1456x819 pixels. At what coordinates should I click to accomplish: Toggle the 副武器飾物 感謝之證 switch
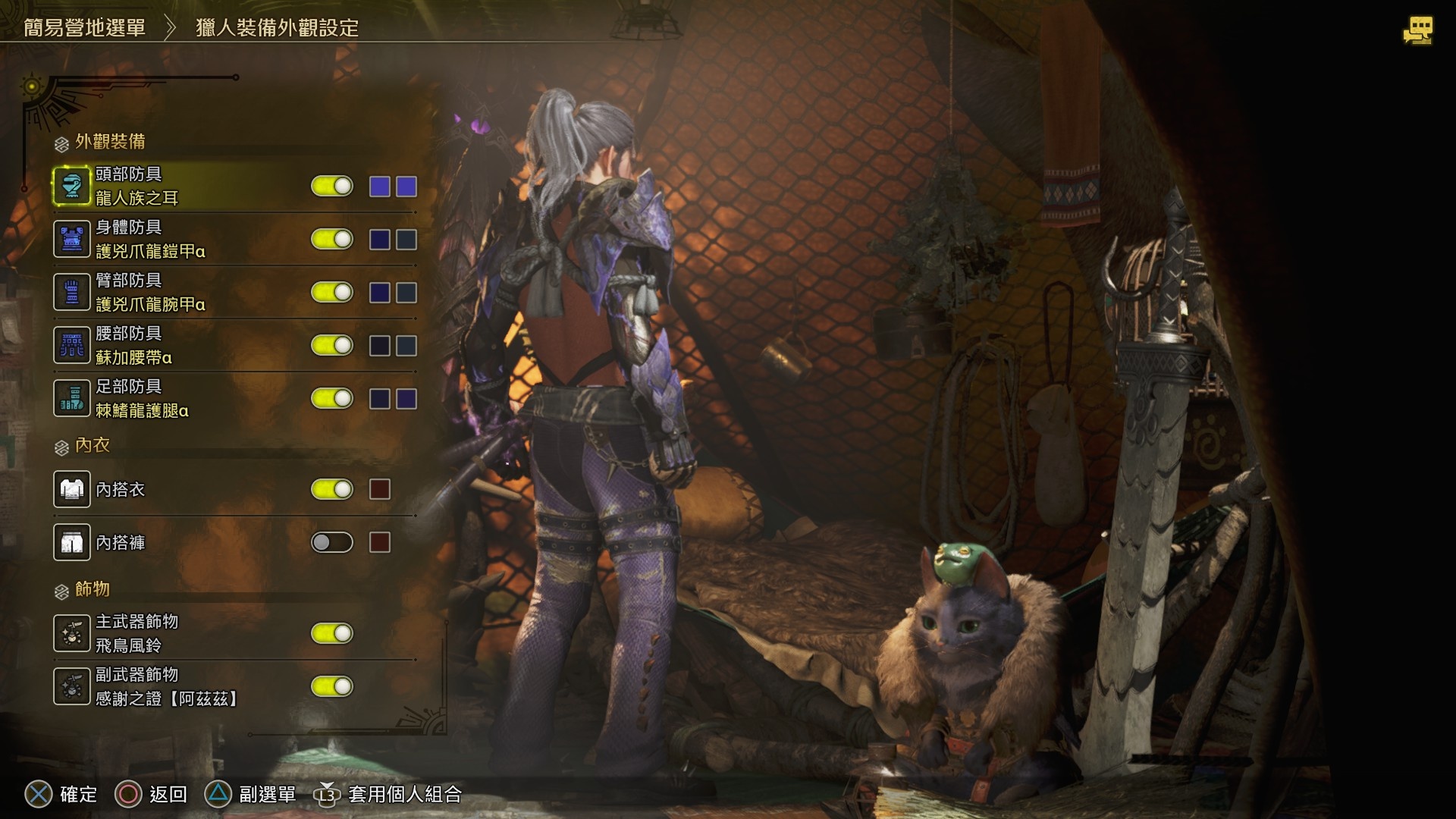pyautogui.click(x=332, y=687)
